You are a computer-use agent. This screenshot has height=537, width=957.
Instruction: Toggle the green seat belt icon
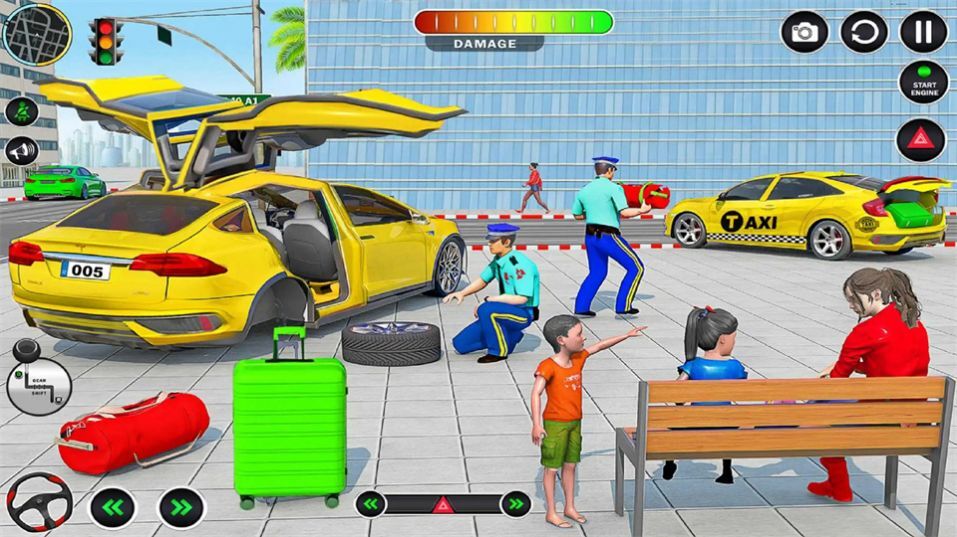[21, 111]
